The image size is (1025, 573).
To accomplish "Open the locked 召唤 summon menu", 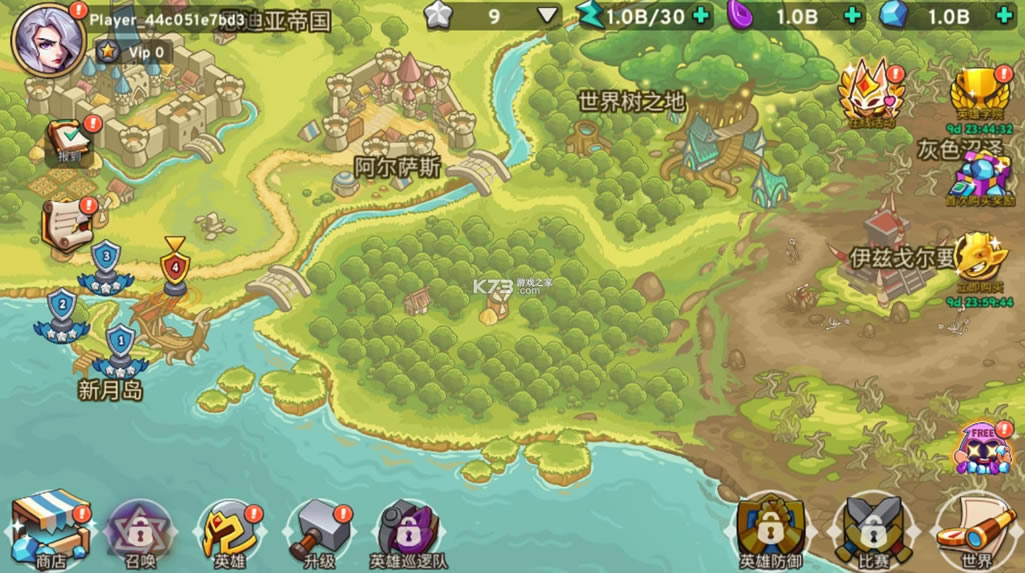I will (x=141, y=532).
